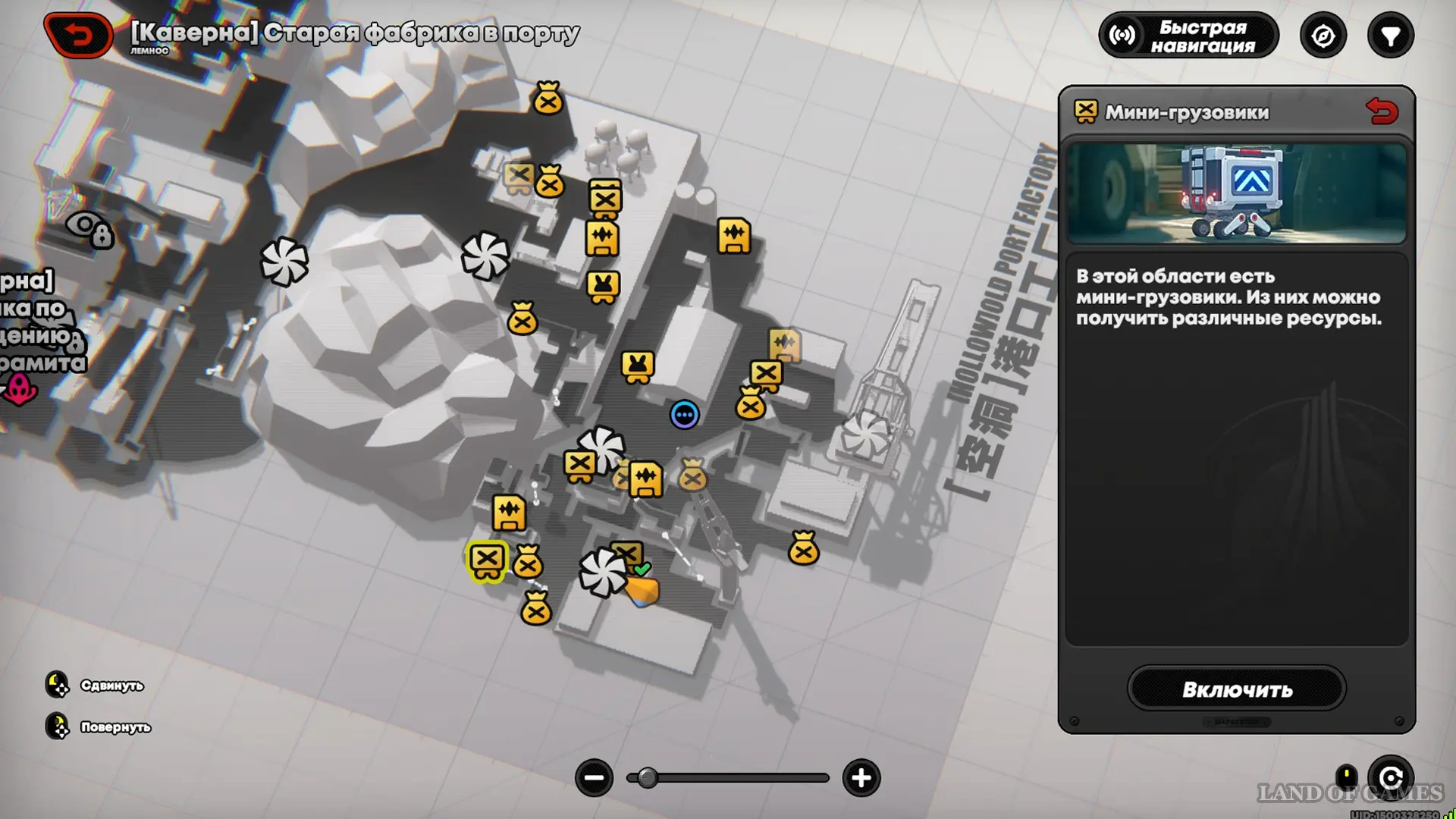
Task: Select the blue speech-bubble NPC marker
Action: (684, 415)
